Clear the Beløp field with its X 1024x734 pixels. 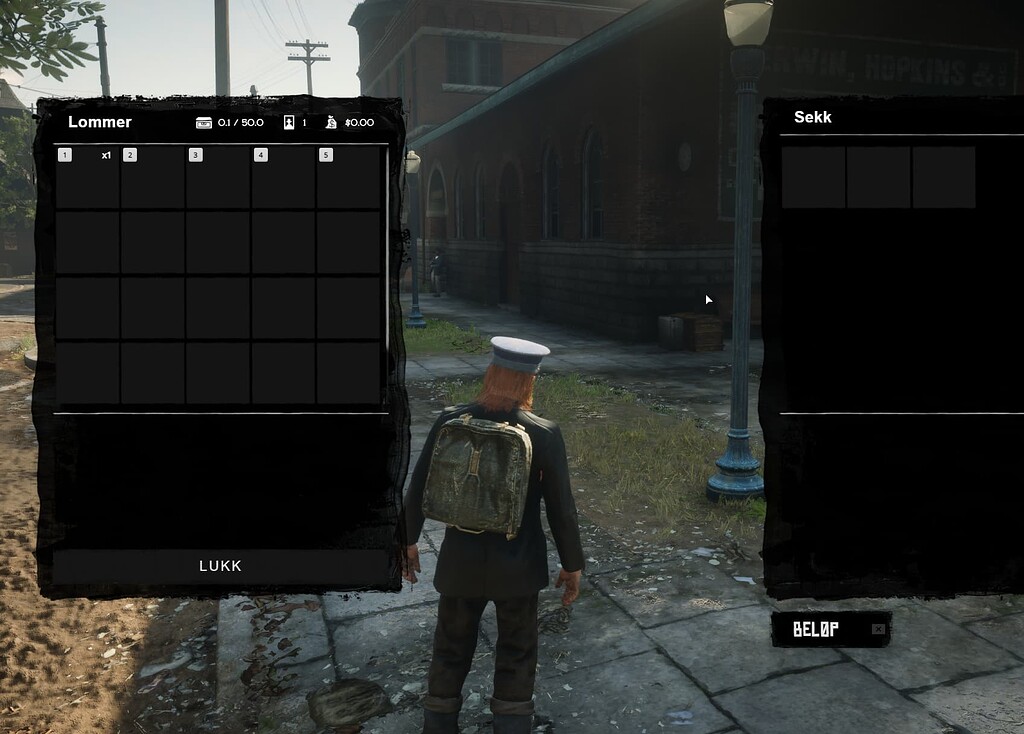(878, 629)
